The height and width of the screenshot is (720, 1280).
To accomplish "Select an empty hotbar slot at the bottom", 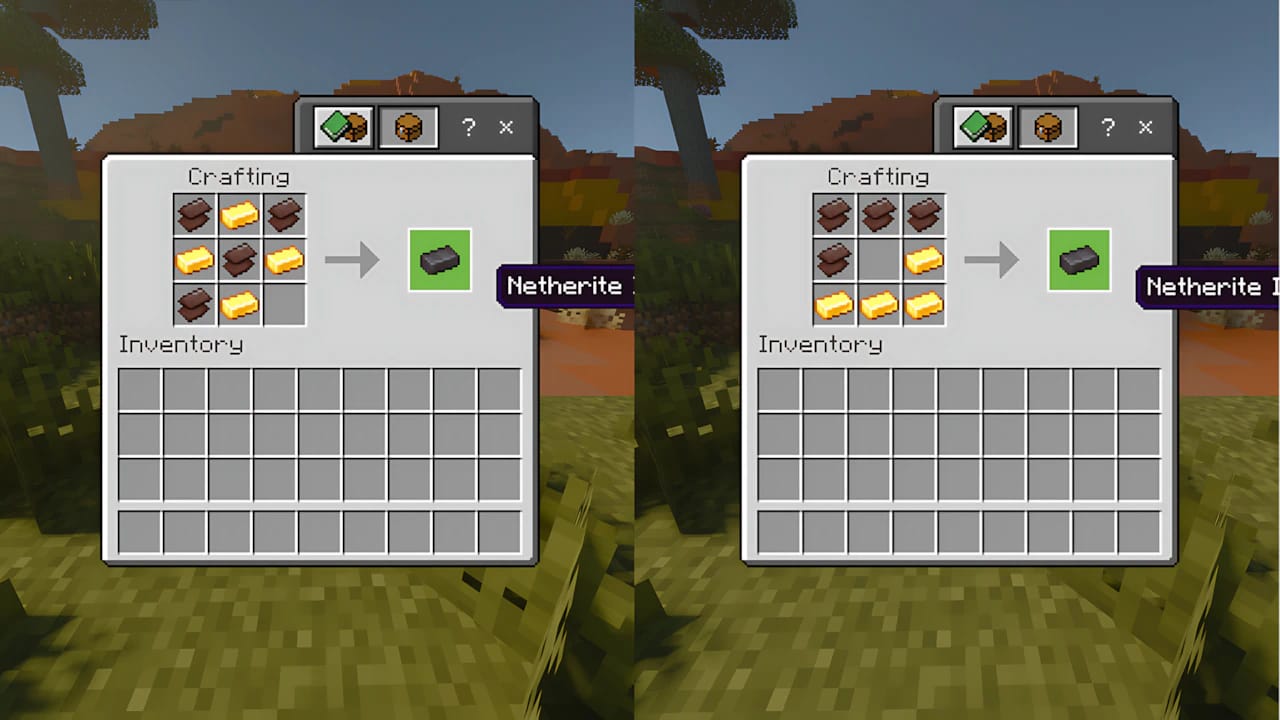I will tap(138, 533).
